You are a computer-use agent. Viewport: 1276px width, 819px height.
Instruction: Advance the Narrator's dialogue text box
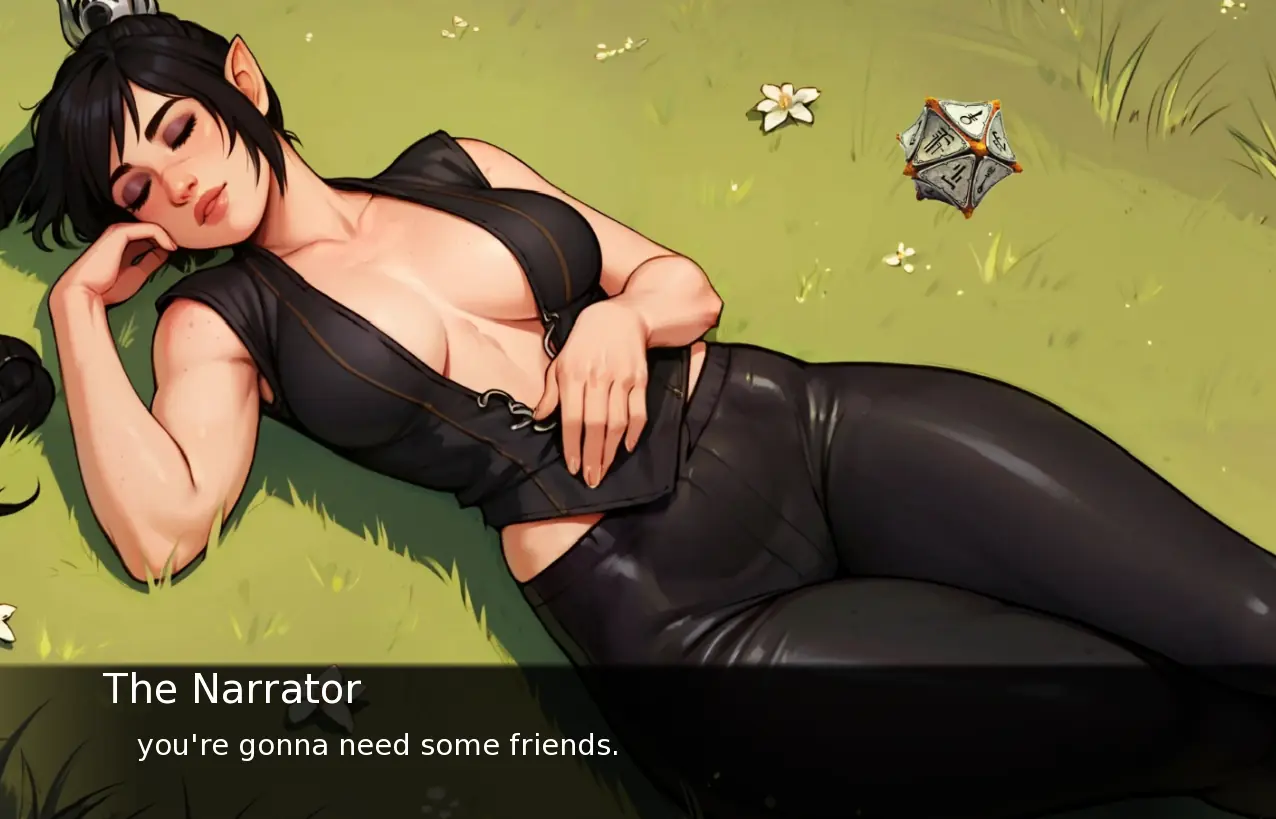pos(638,742)
